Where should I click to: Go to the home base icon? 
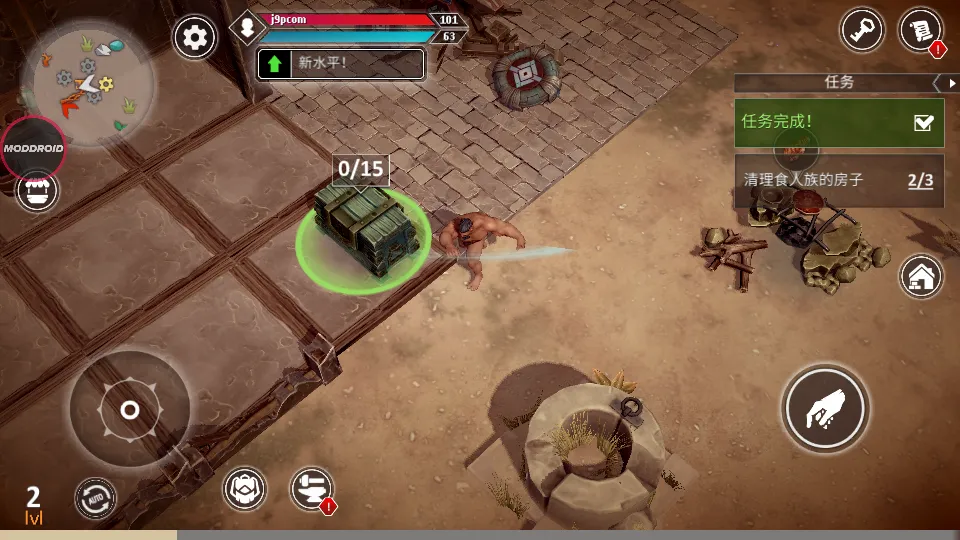(x=921, y=276)
